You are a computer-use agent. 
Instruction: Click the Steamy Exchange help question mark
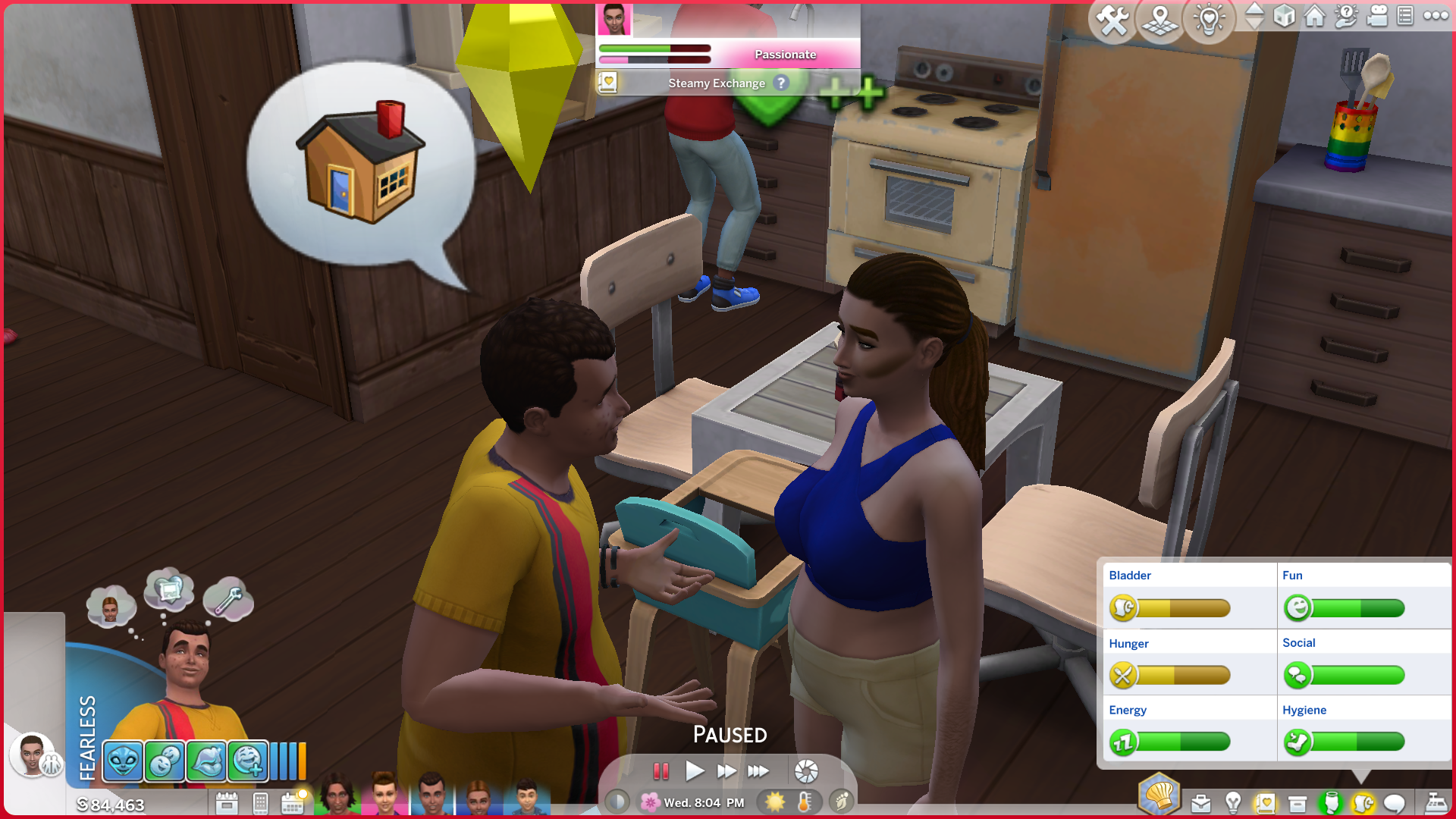pos(781,83)
